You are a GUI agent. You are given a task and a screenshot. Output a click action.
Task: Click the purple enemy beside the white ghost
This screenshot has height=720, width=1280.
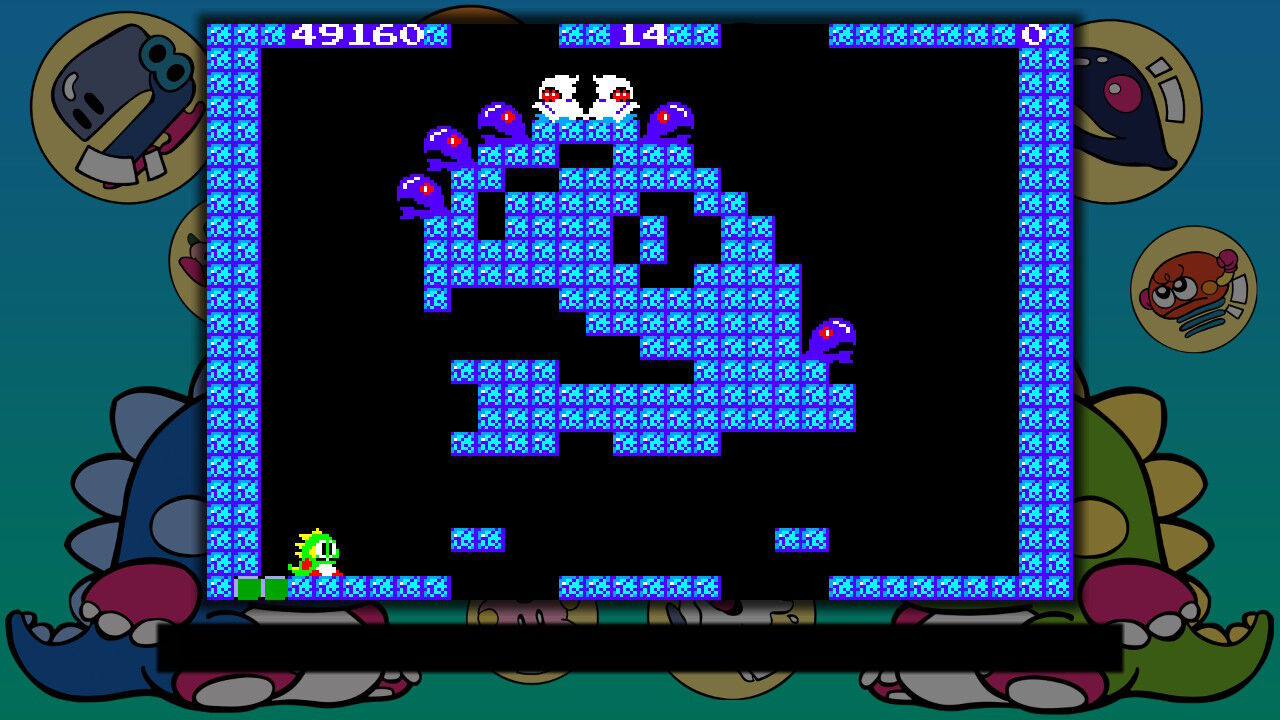pos(670,118)
